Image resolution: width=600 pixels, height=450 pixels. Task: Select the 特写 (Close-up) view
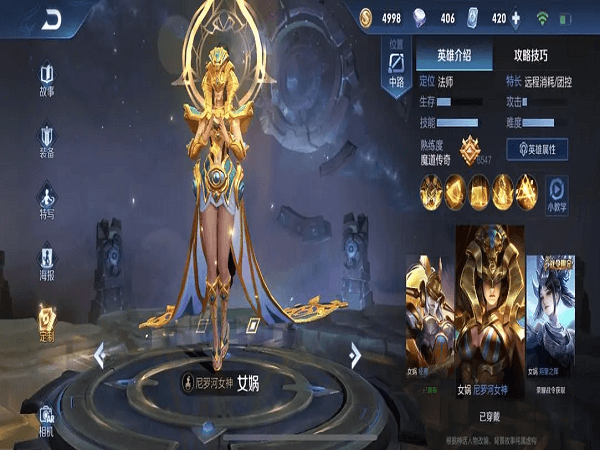point(47,200)
